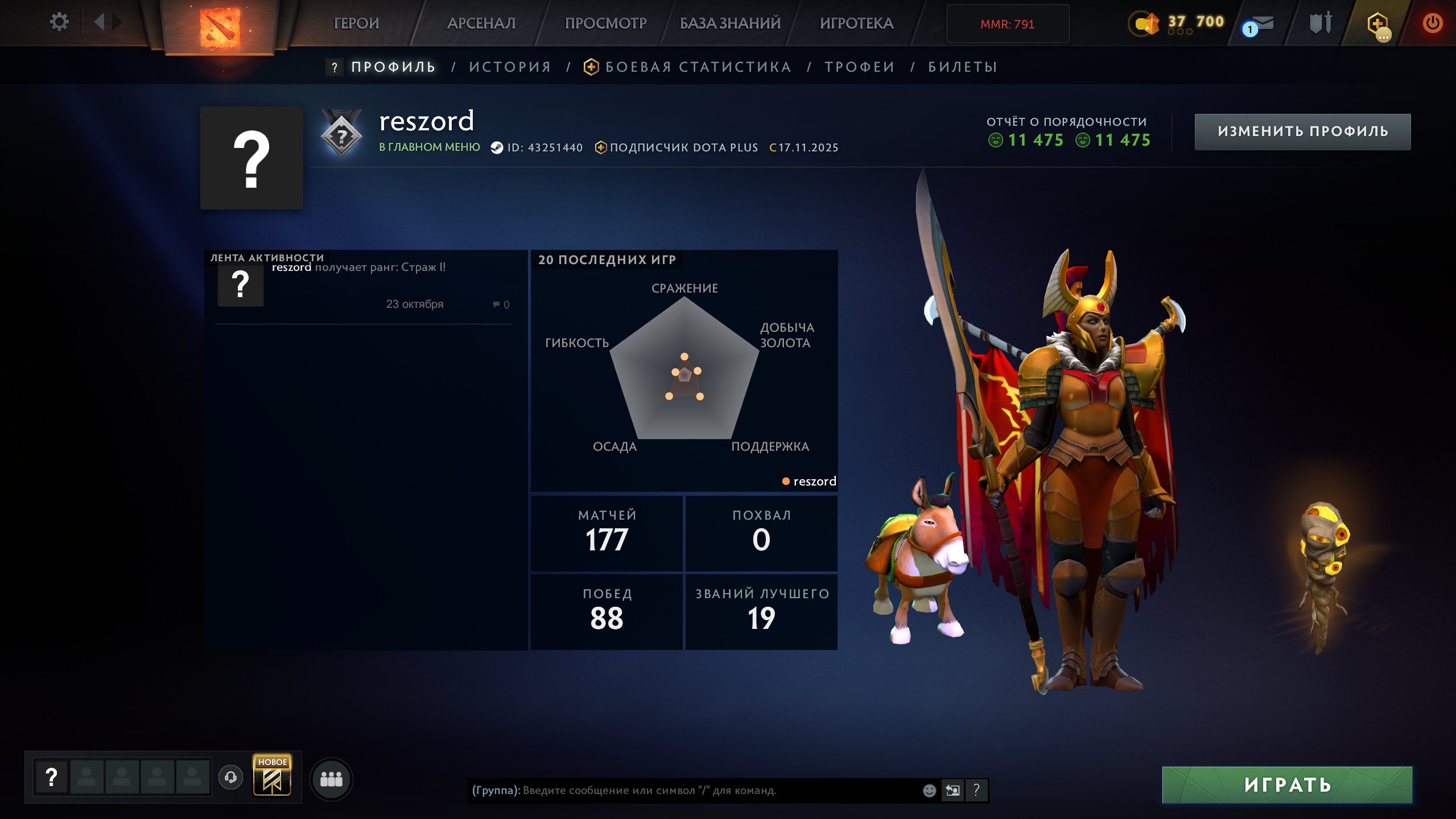The image size is (1456, 819).
Task: Open the friends list people icon
Action: tap(333, 780)
